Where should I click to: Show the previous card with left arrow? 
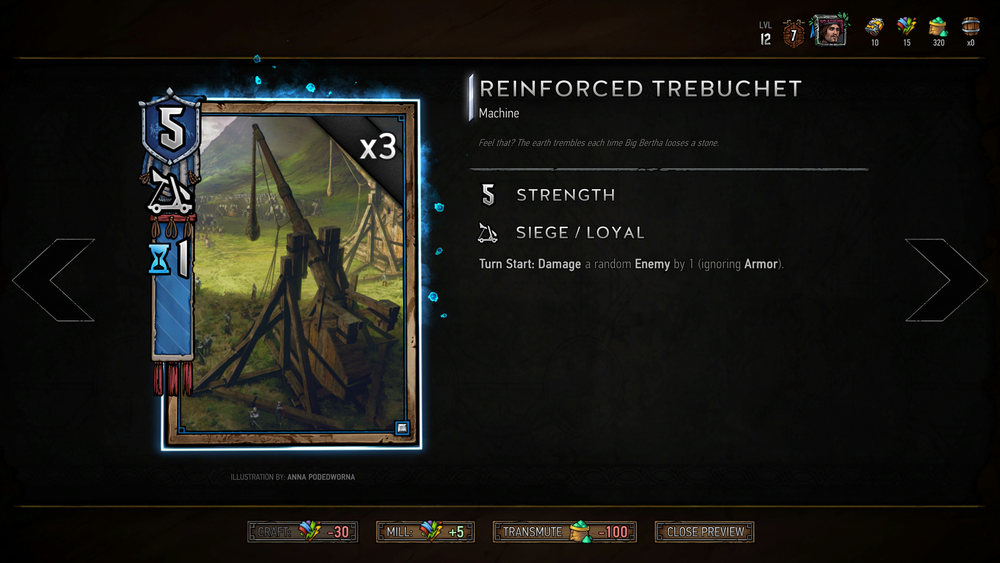pyautogui.click(x=53, y=280)
